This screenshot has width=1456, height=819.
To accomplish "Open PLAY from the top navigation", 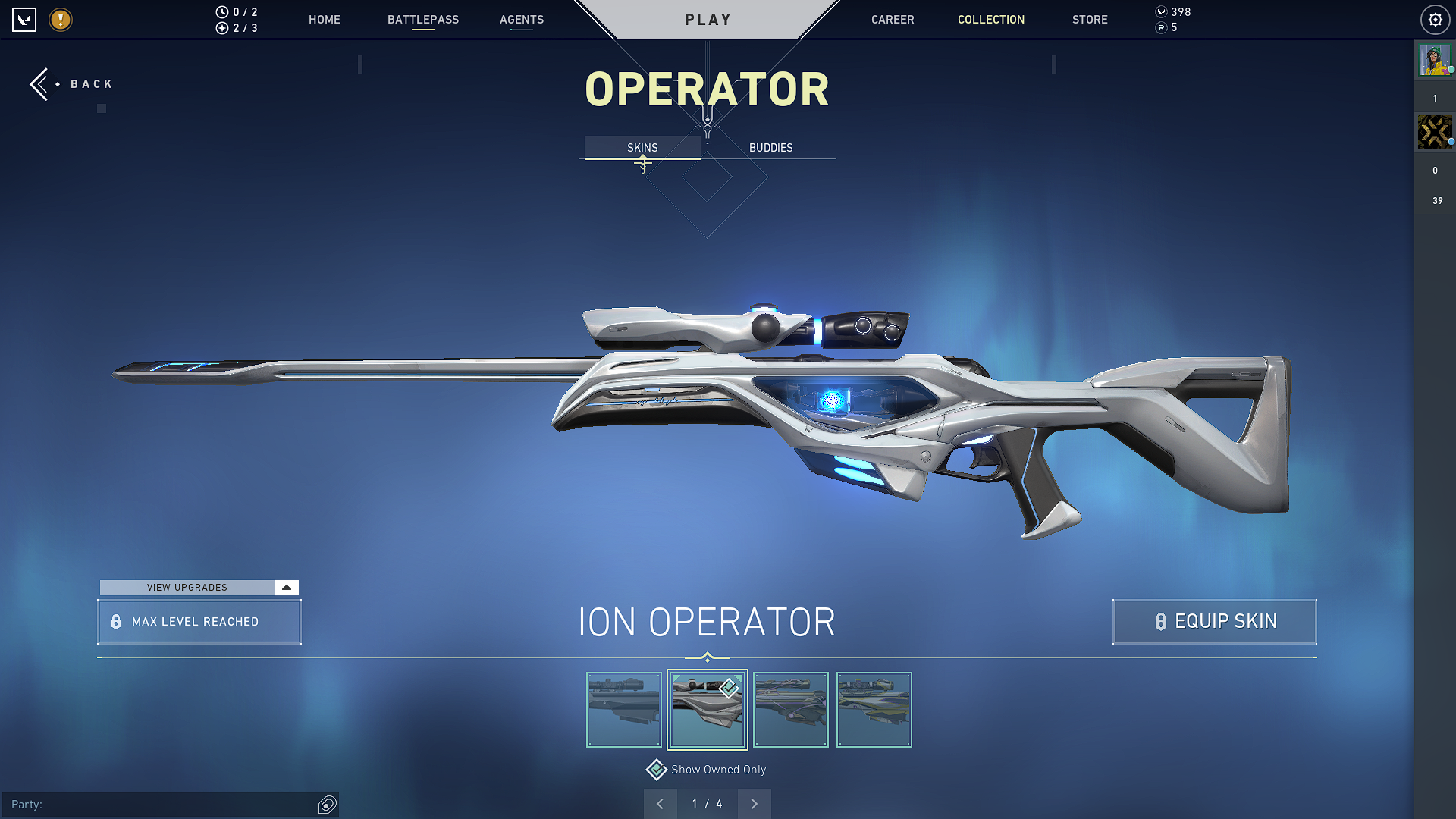I will [x=707, y=19].
